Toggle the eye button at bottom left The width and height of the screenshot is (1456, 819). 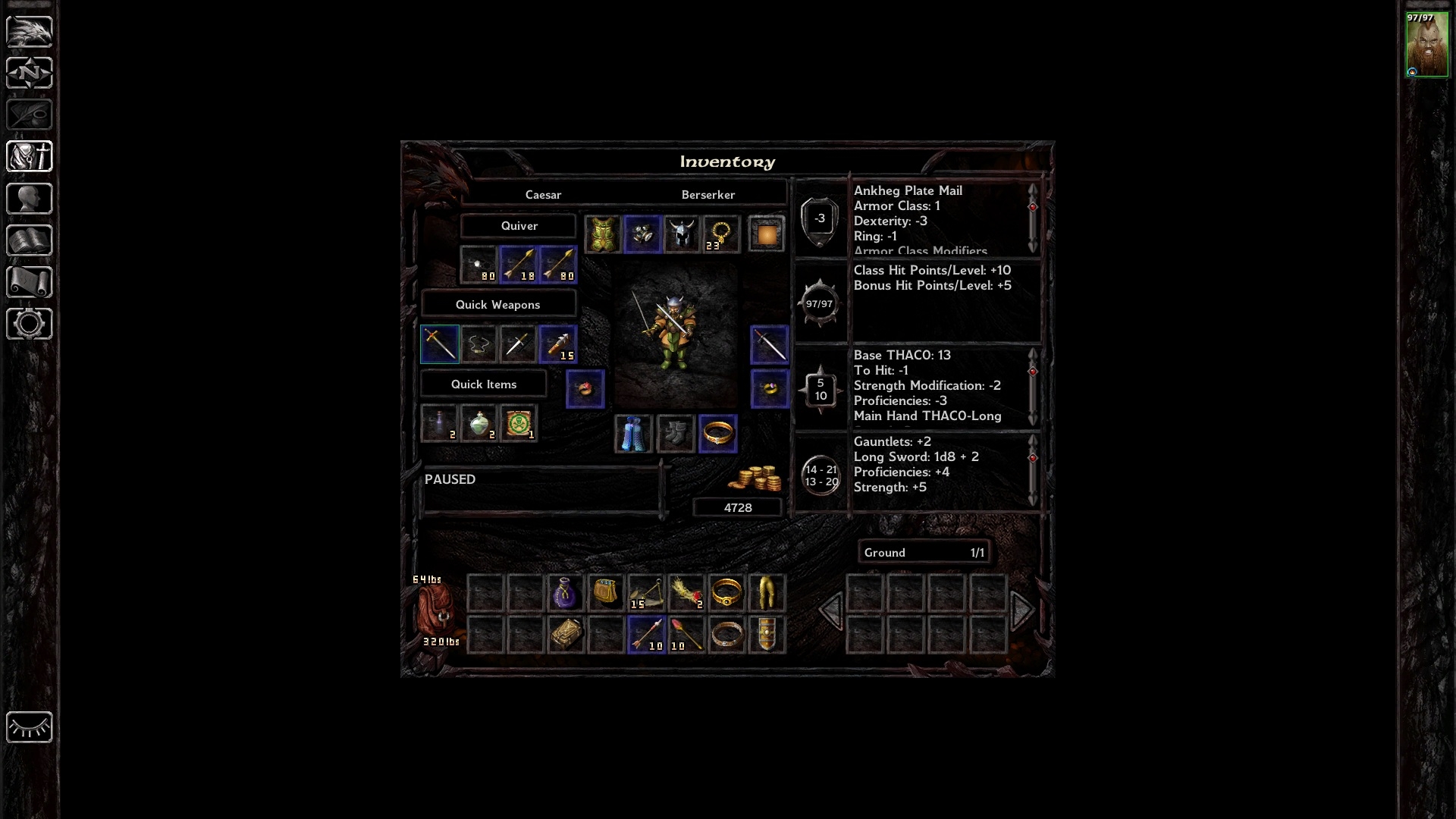tap(29, 727)
